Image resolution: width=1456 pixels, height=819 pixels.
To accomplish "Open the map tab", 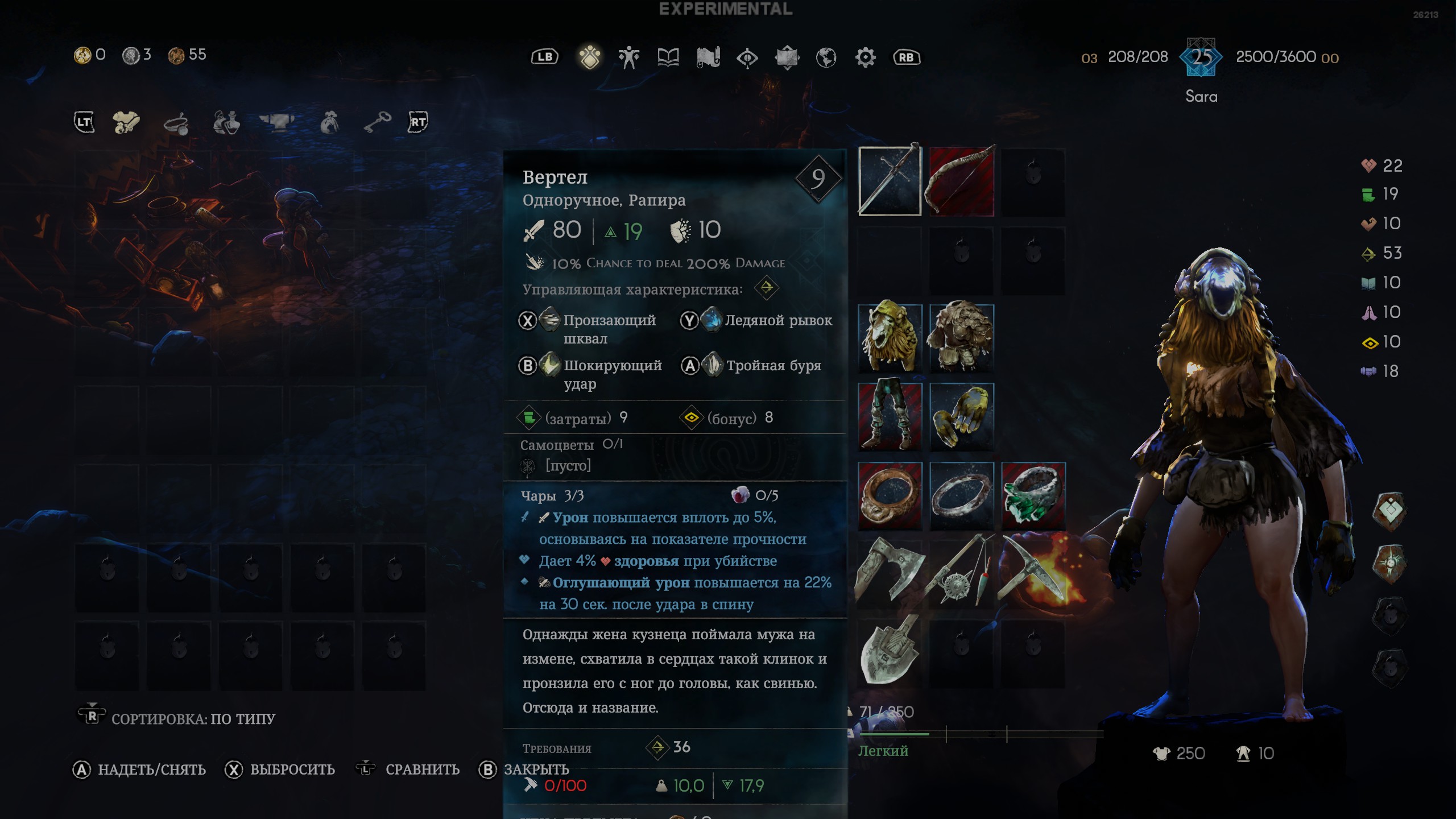I will pos(708,57).
